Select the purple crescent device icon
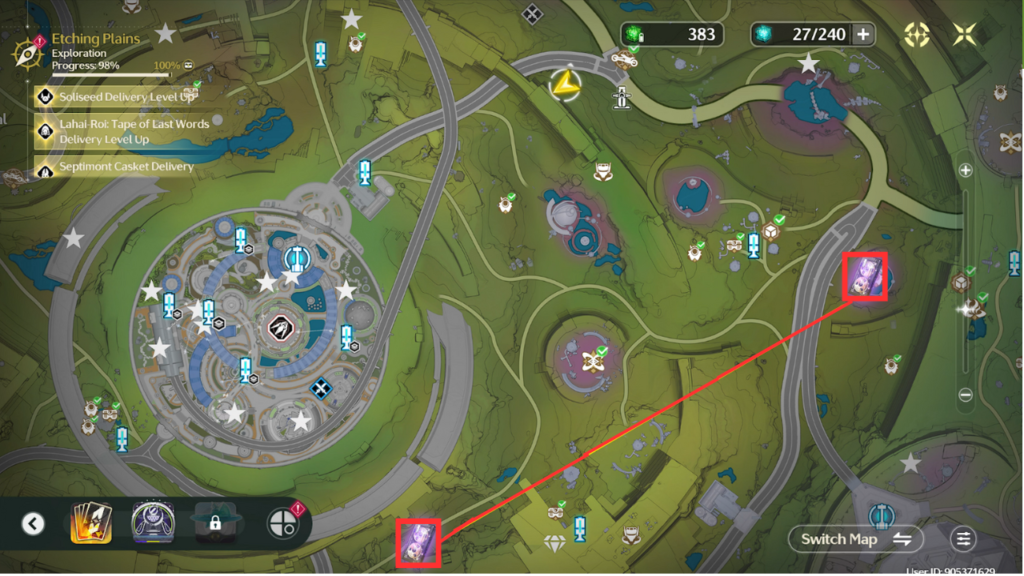 click(x=152, y=523)
